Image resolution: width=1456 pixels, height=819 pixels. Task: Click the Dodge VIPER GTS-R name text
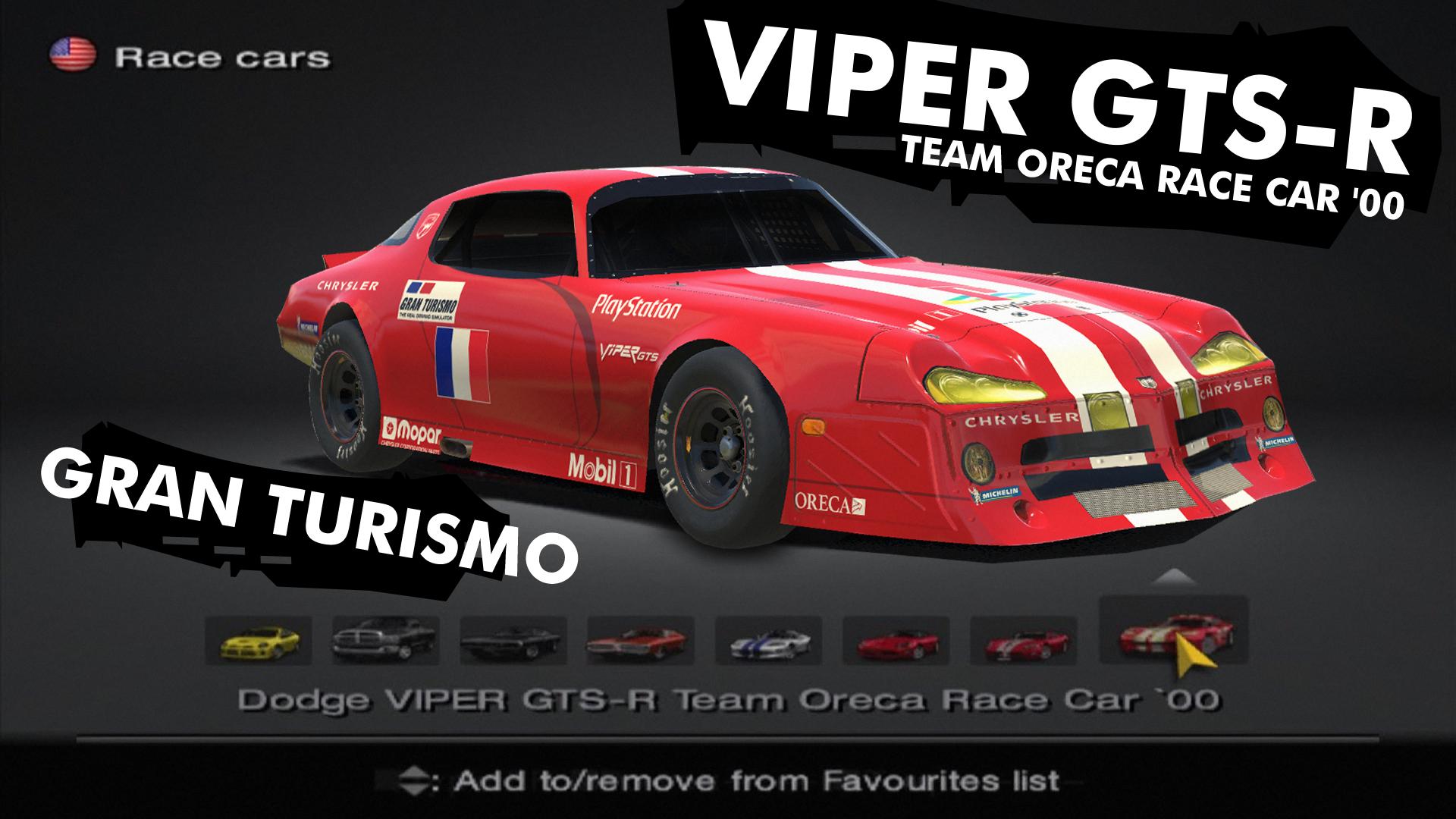tap(728, 701)
